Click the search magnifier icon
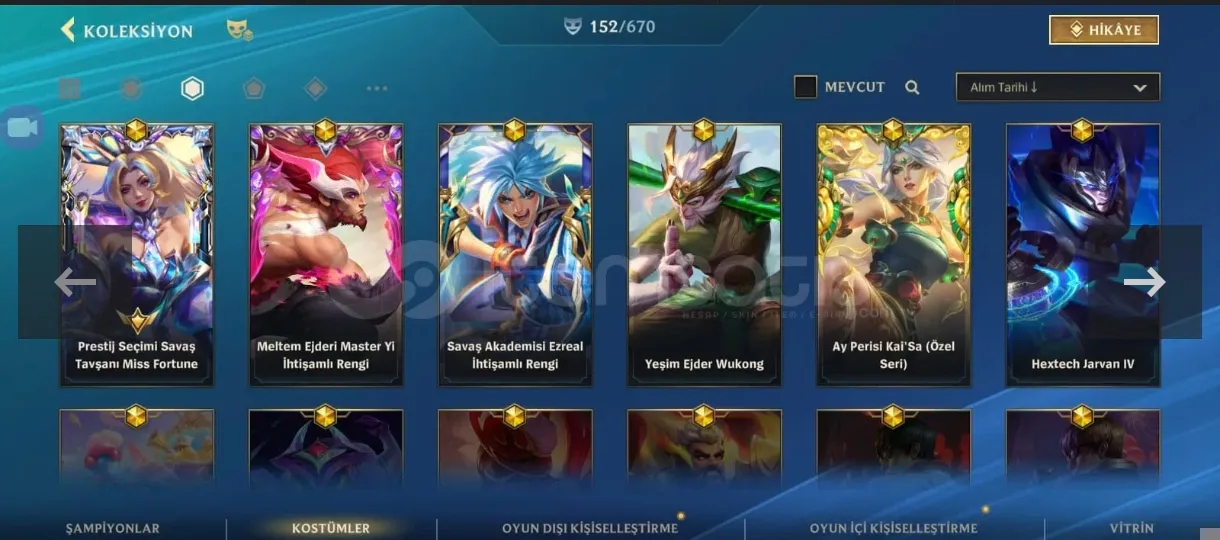 tap(912, 87)
